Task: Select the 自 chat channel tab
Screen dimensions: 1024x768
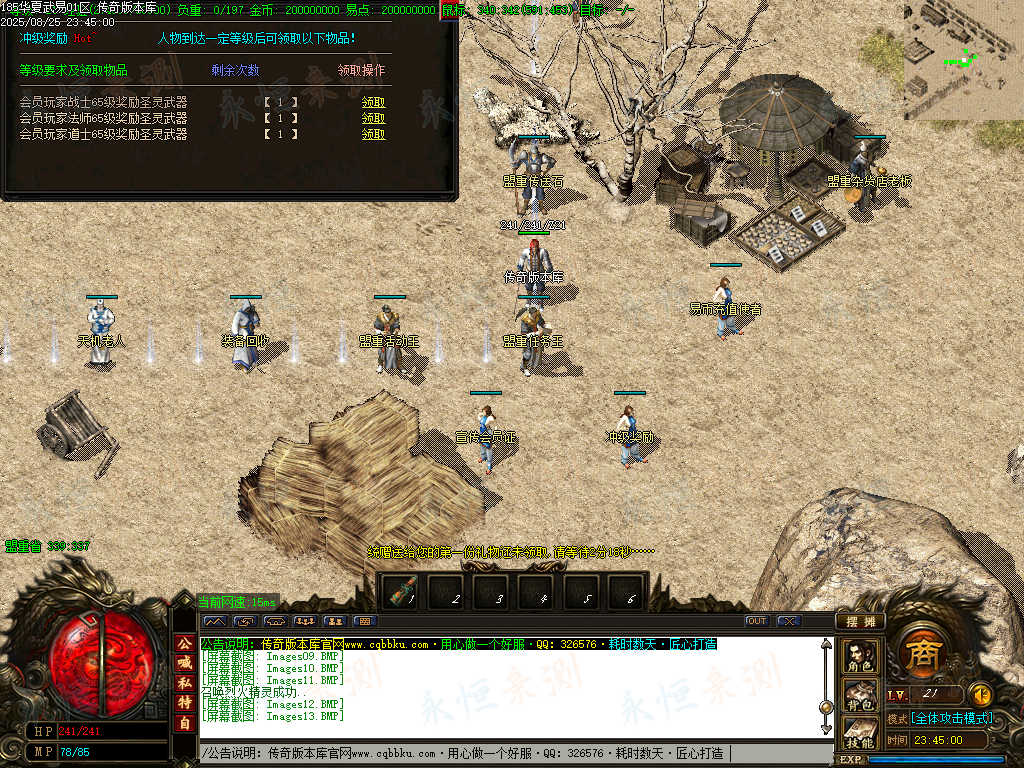Action: coord(185,723)
